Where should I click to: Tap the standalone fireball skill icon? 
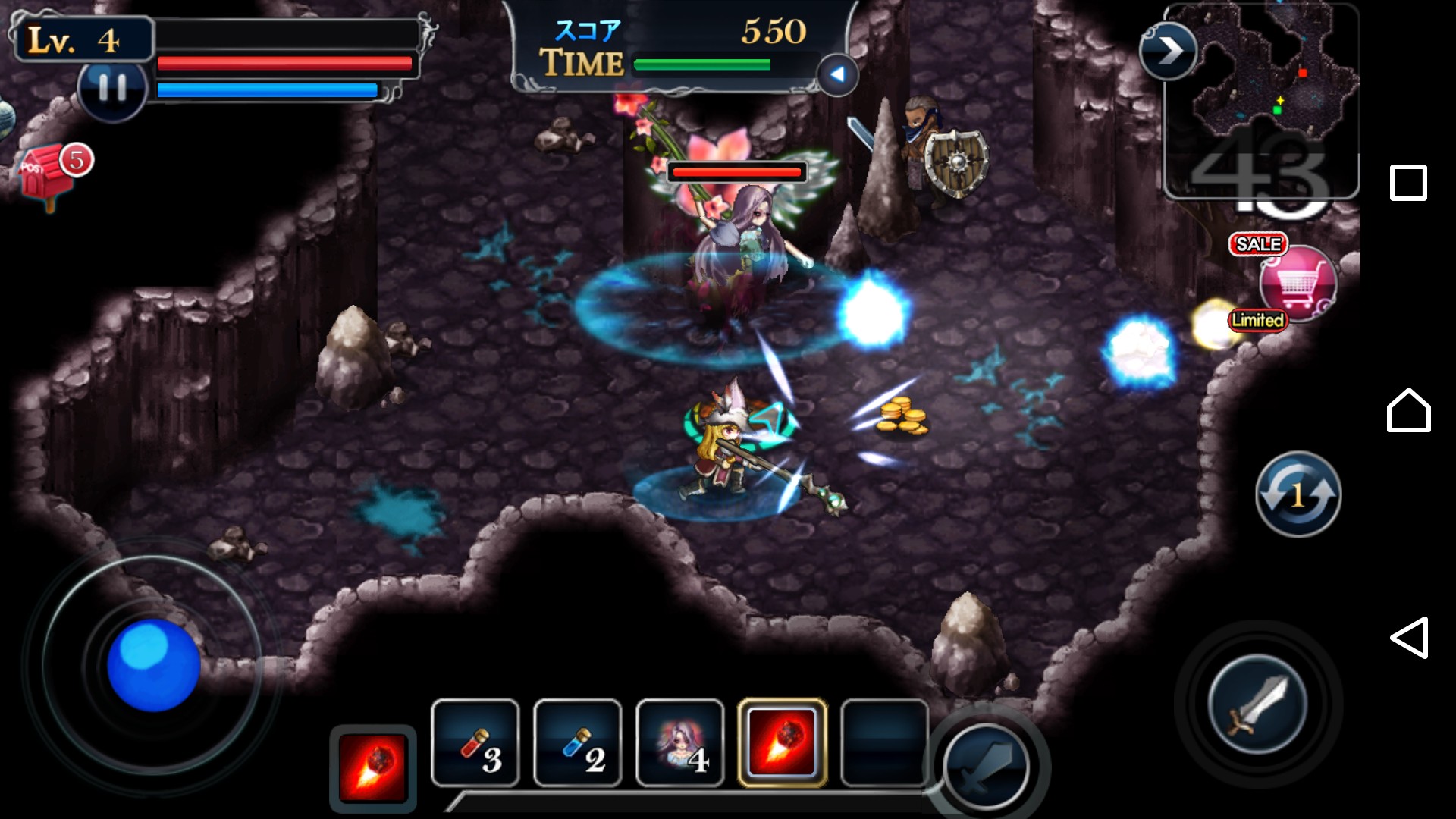point(373,767)
